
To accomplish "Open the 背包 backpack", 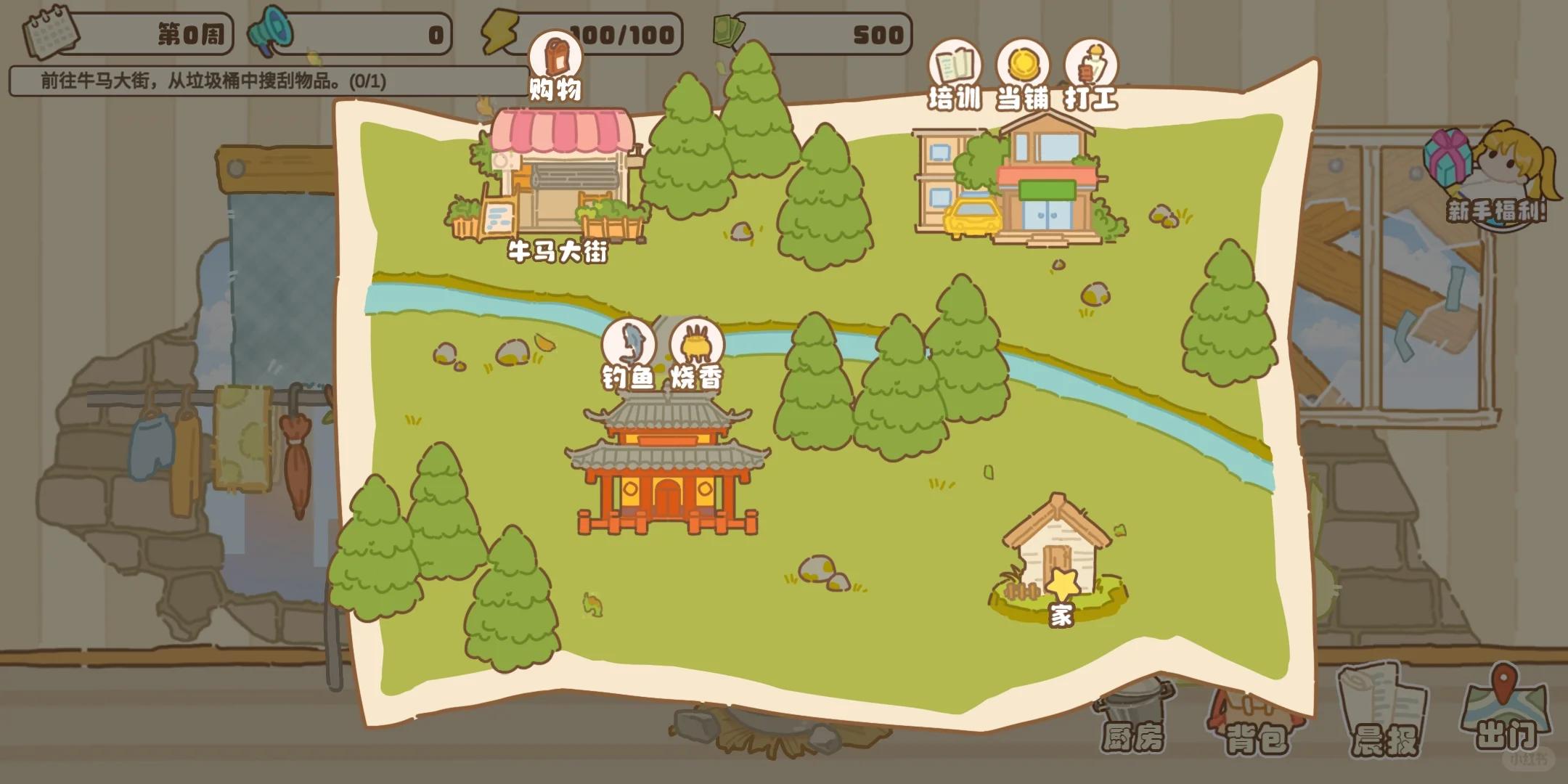I will coord(1256,722).
